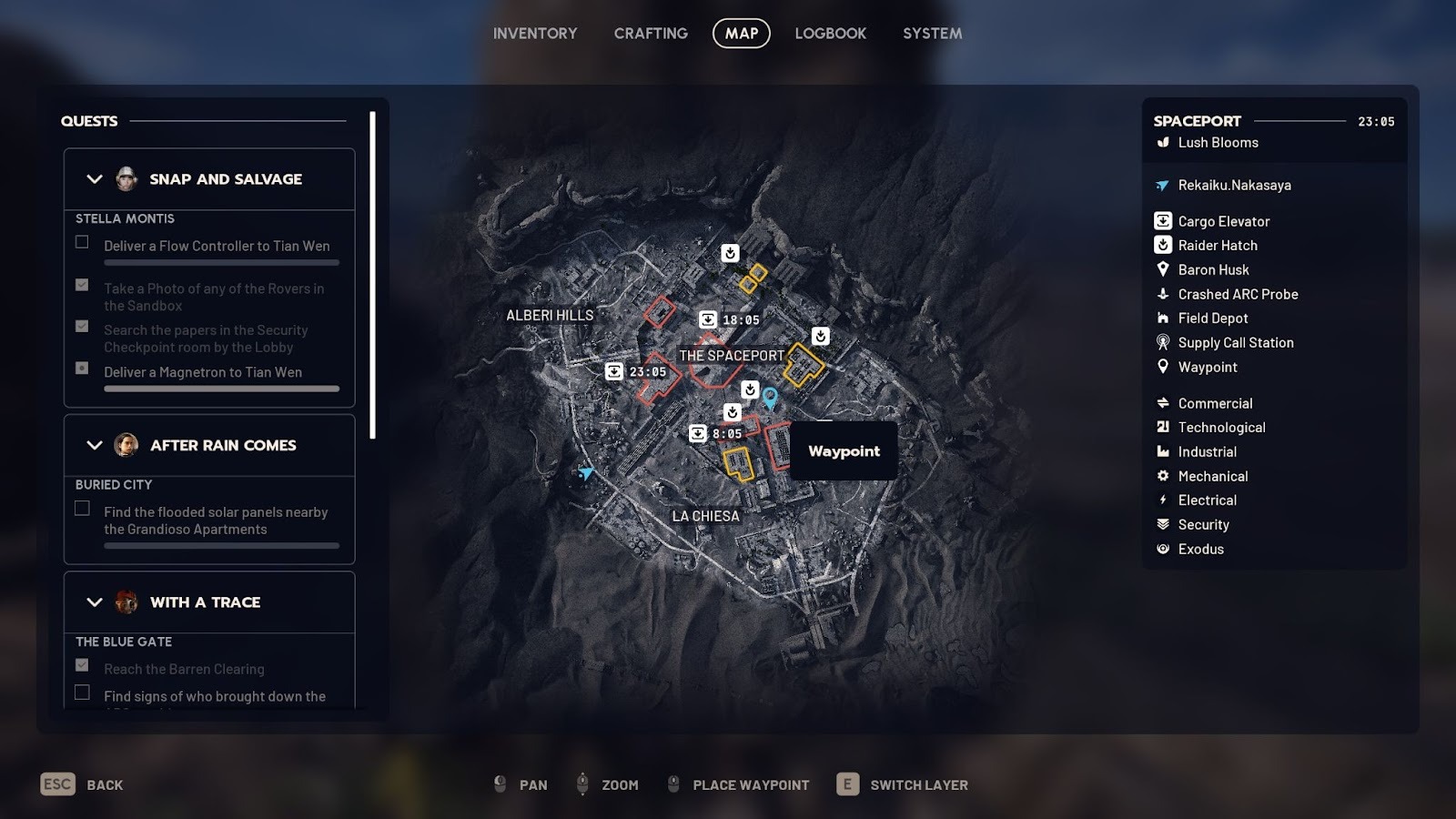Screen dimensions: 1456x819
Task: Toggle Field Depot in the legend
Action: click(x=1212, y=318)
